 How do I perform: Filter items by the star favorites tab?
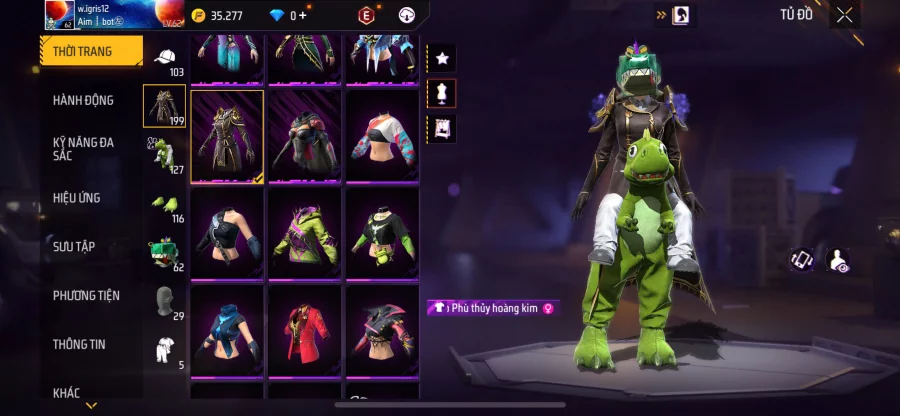[x=442, y=59]
